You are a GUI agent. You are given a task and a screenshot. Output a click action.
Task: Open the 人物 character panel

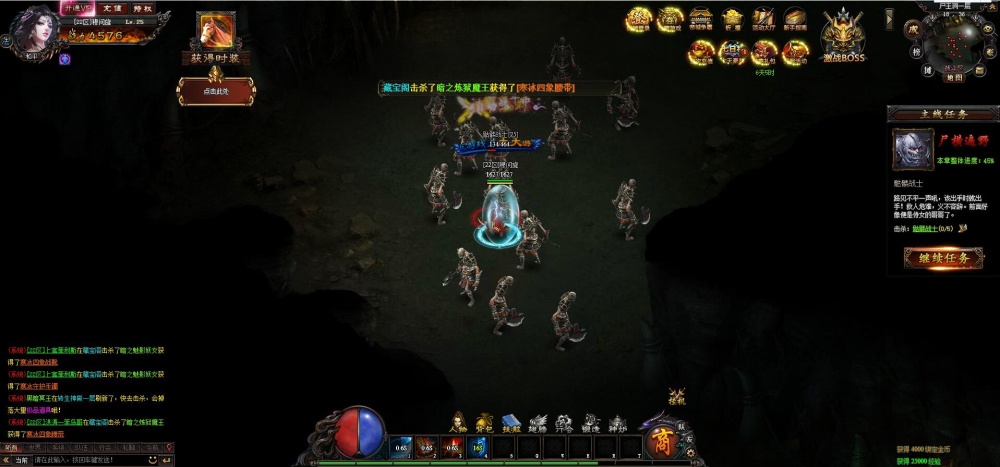(458, 423)
